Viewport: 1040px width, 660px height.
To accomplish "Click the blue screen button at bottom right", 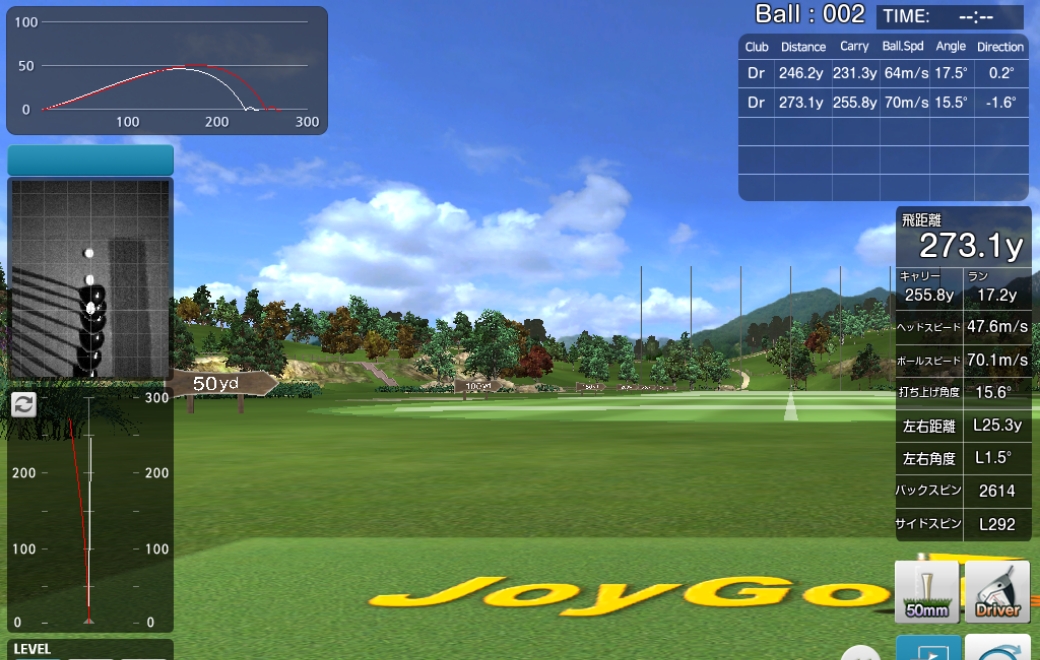I will [x=927, y=648].
